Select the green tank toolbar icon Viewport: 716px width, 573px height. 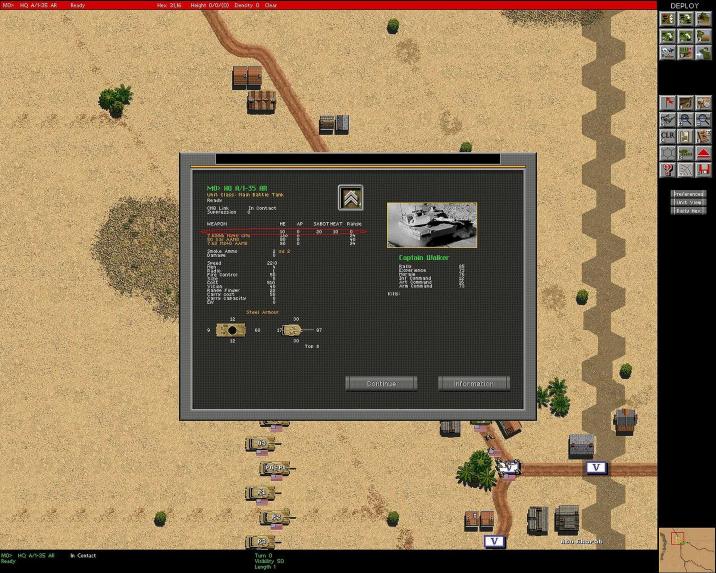pos(683,153)
